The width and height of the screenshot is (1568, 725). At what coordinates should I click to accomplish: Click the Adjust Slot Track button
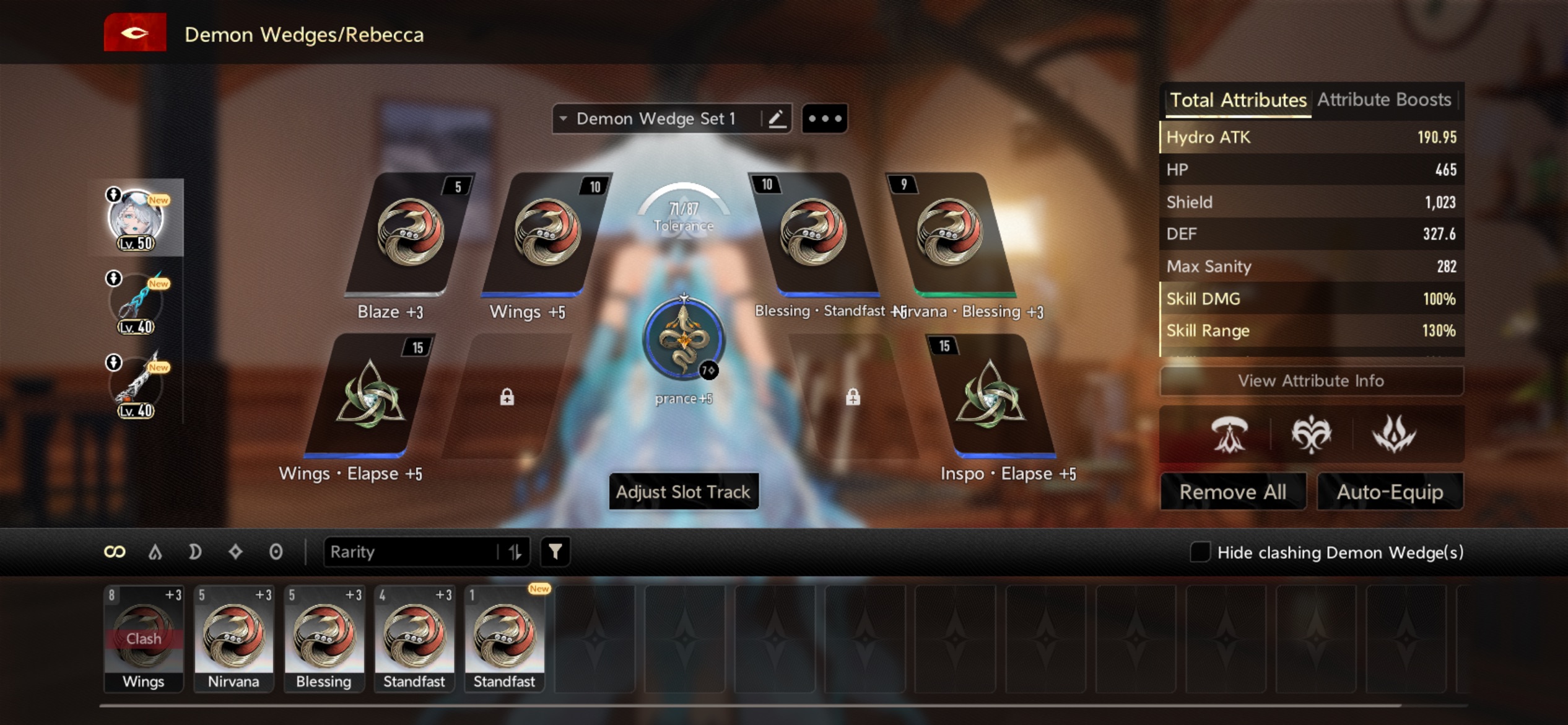[683, 491]
